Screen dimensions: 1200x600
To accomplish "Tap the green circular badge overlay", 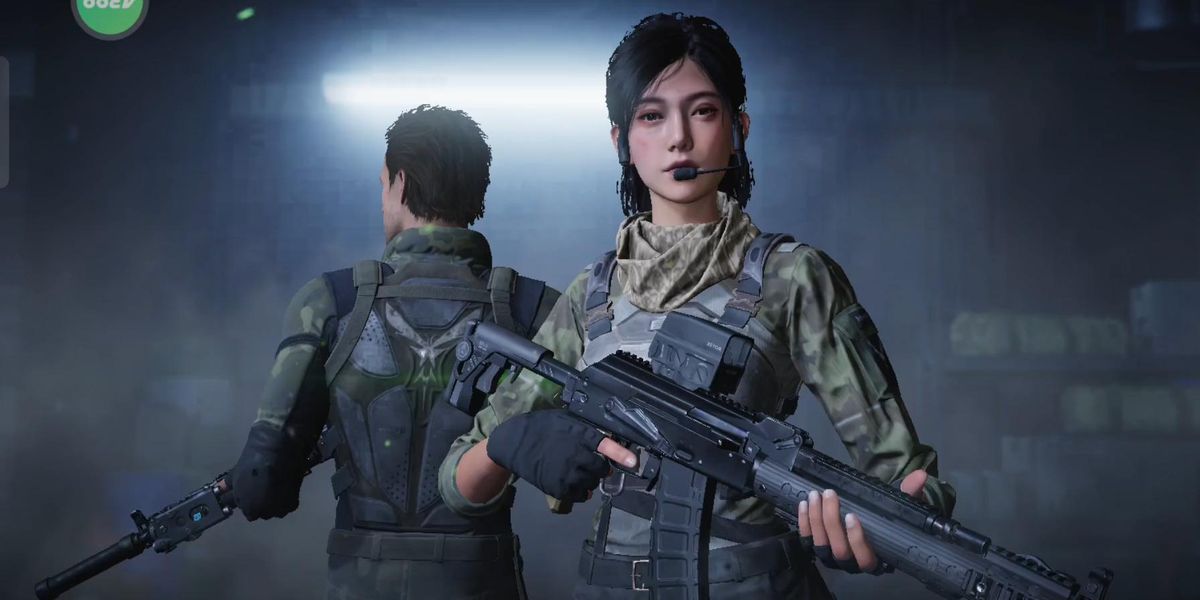I will 110,12.
